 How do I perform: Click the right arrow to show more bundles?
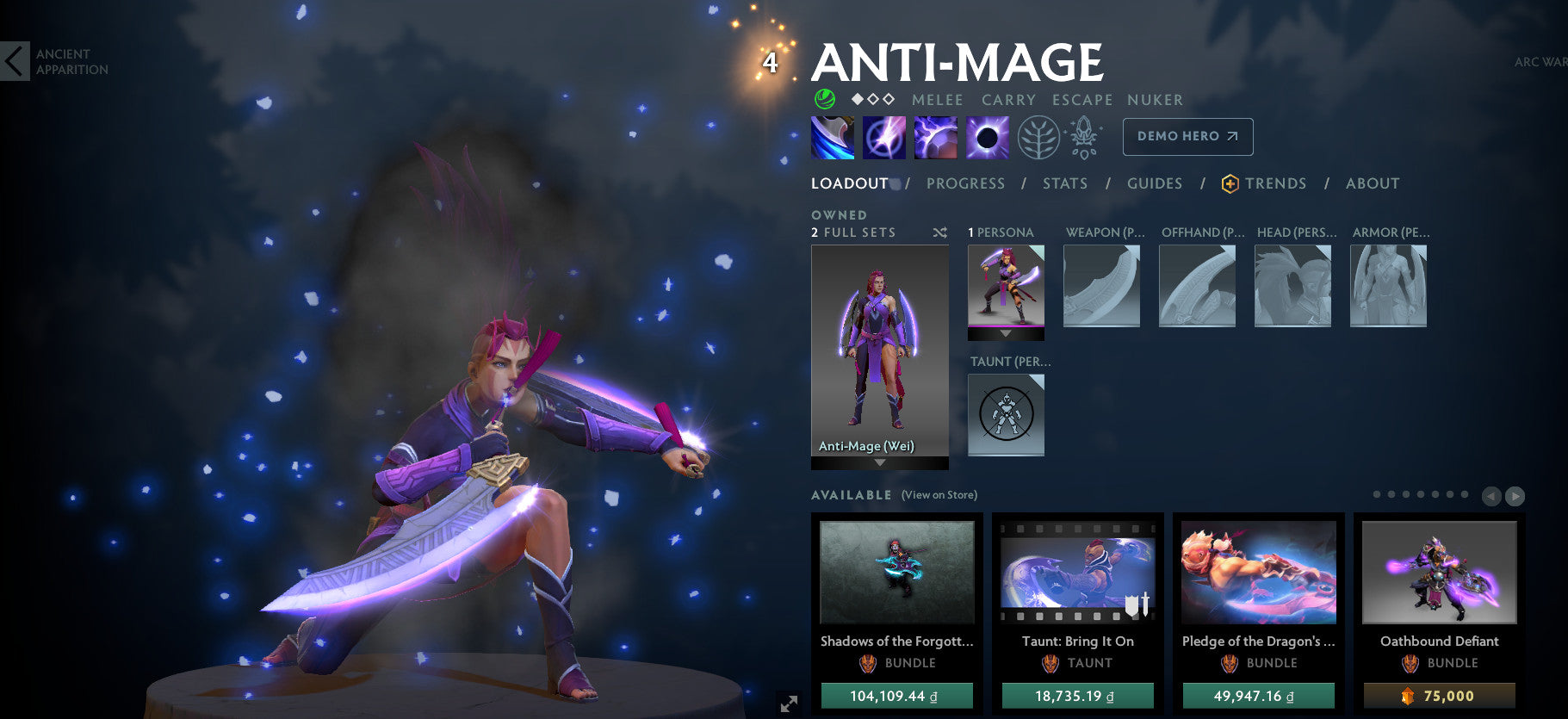(1514, 495)
